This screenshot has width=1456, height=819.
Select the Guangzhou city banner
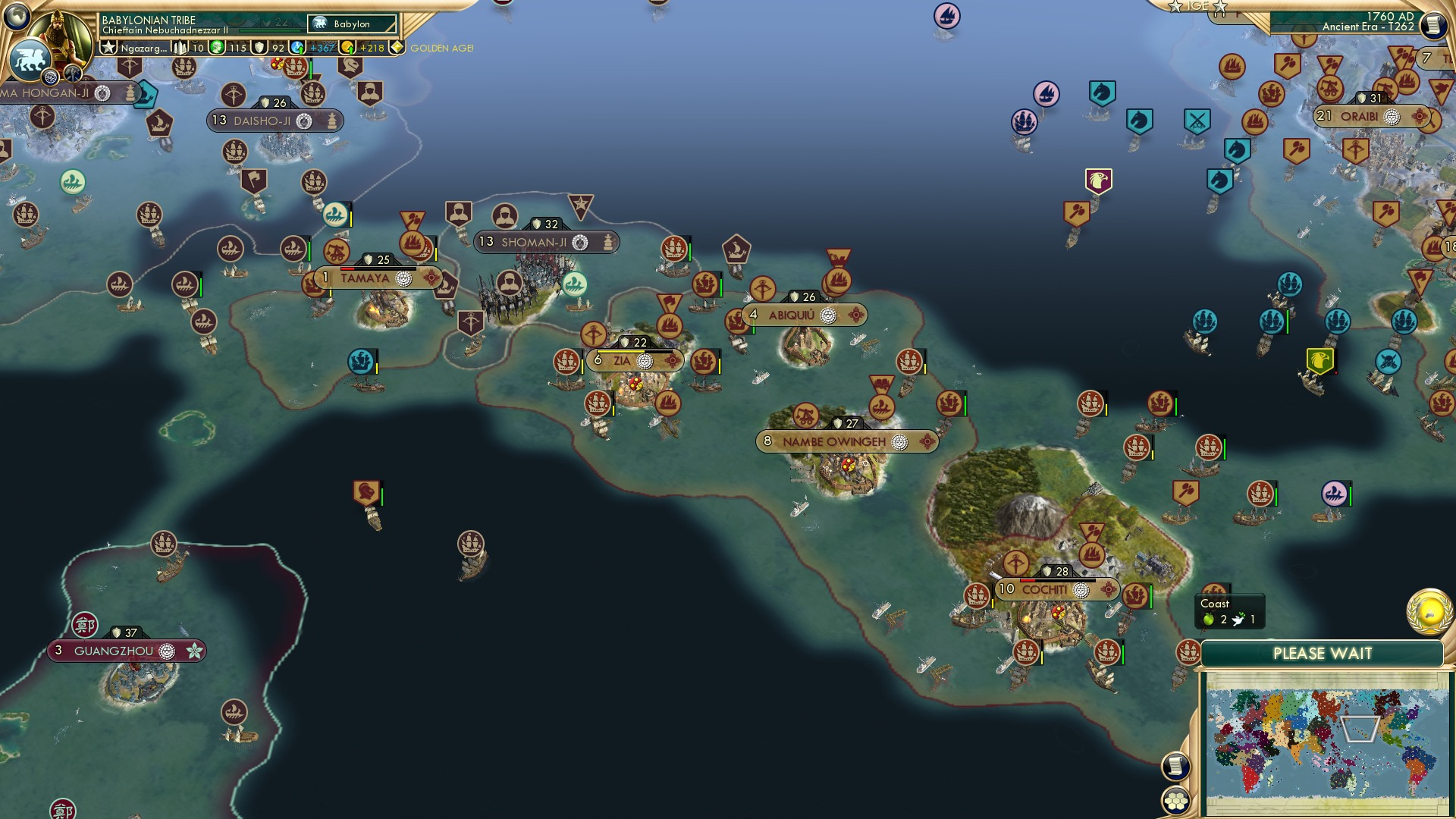click(x=126, y=650)
